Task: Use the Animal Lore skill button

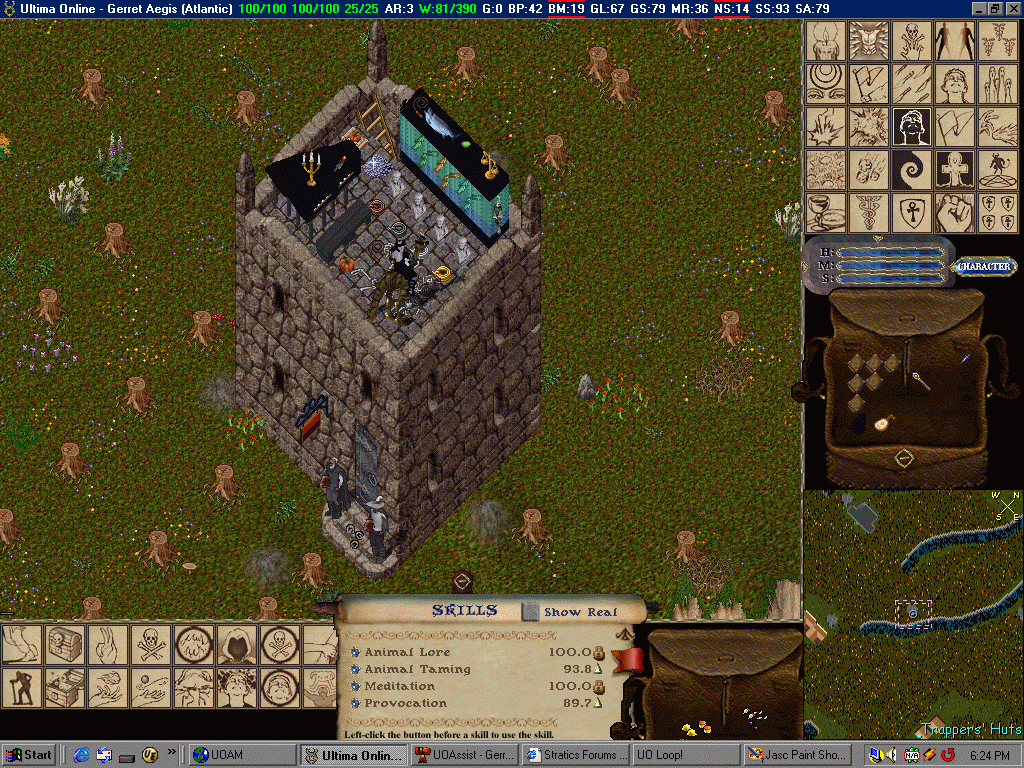Action: pyautogui.click(x=355, y=652)
